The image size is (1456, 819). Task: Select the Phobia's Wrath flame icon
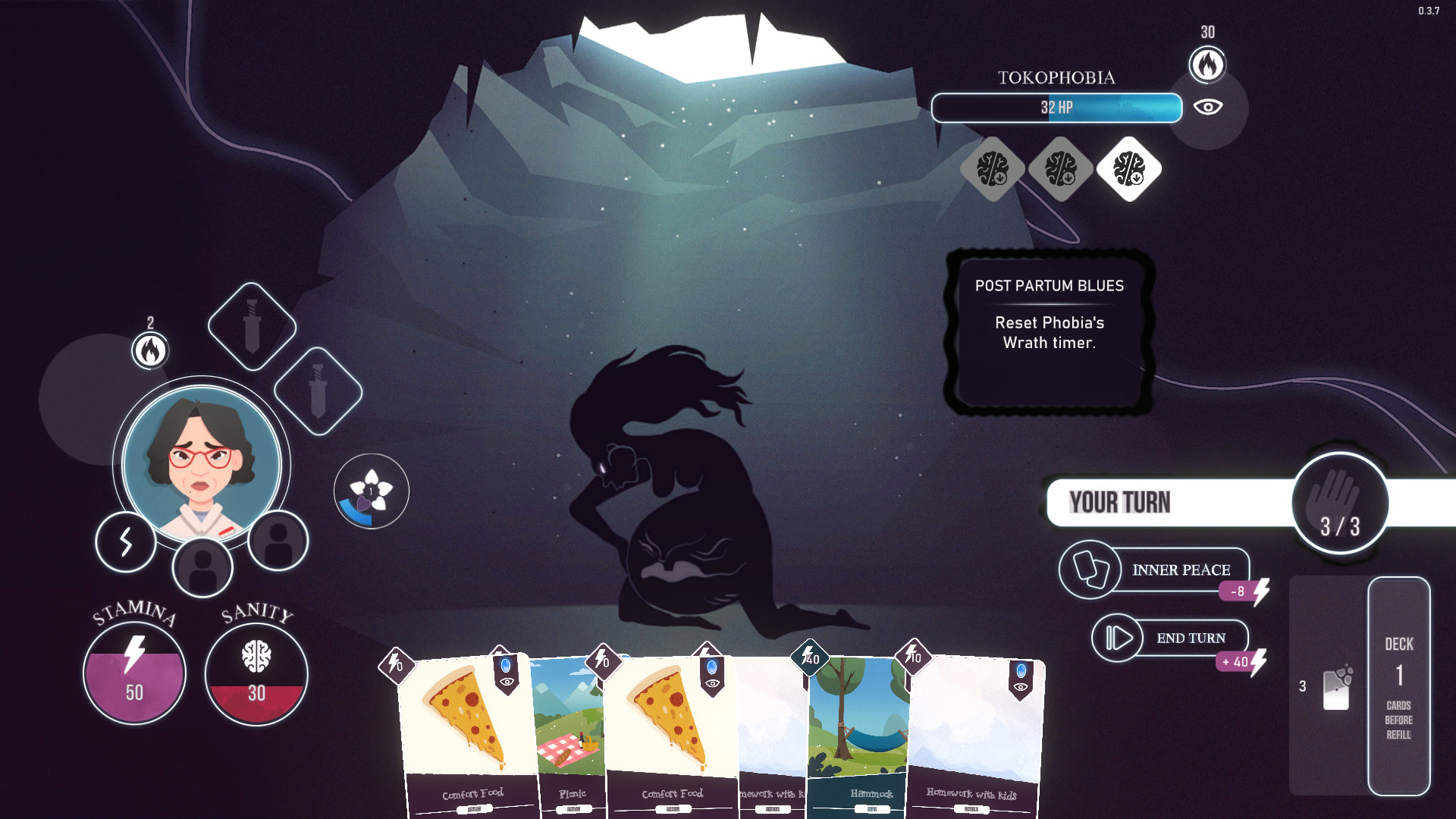(x=1207, y=65)
